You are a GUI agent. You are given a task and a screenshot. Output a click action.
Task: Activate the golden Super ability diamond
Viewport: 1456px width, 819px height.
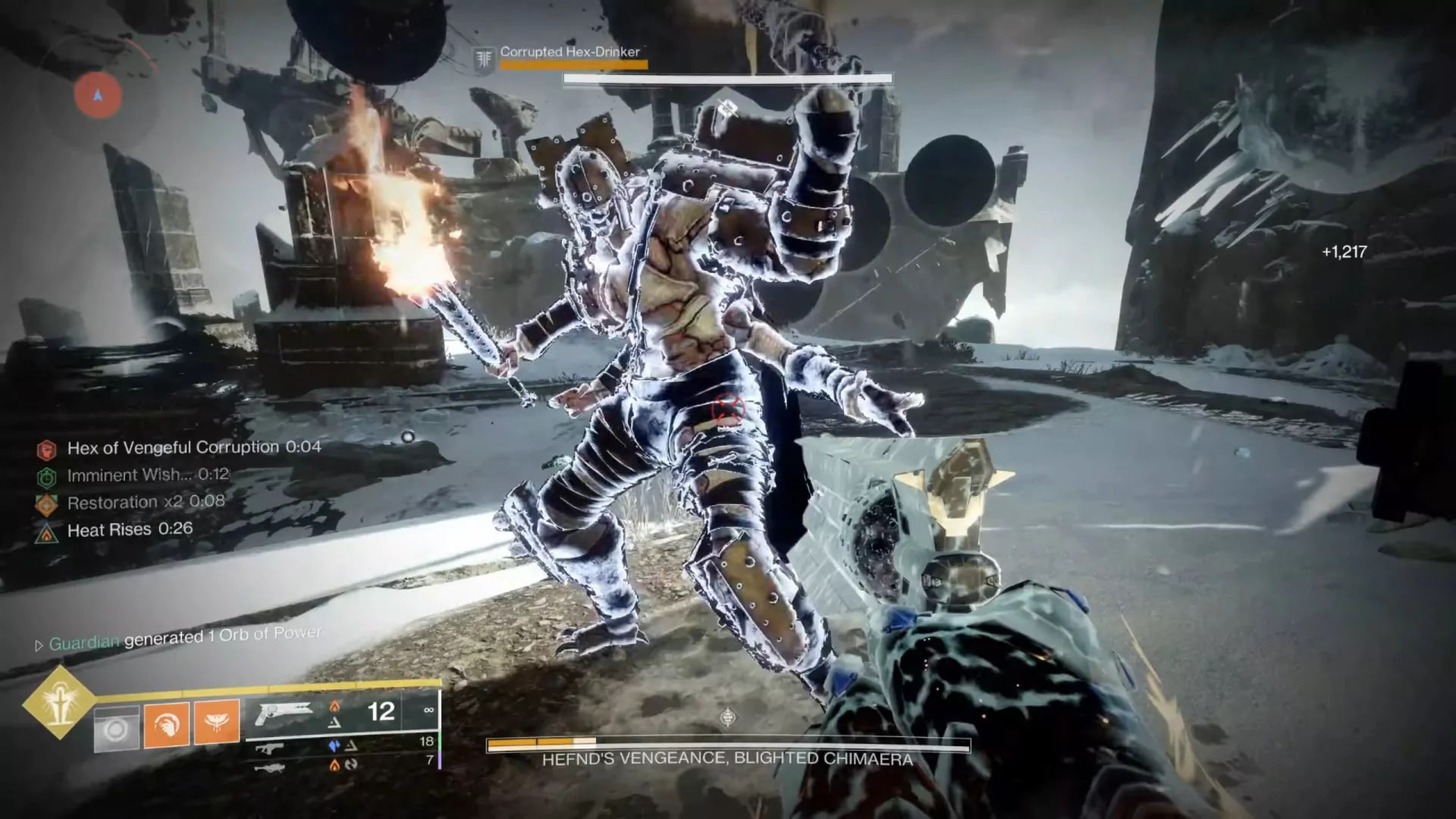[x=59, y=703]
